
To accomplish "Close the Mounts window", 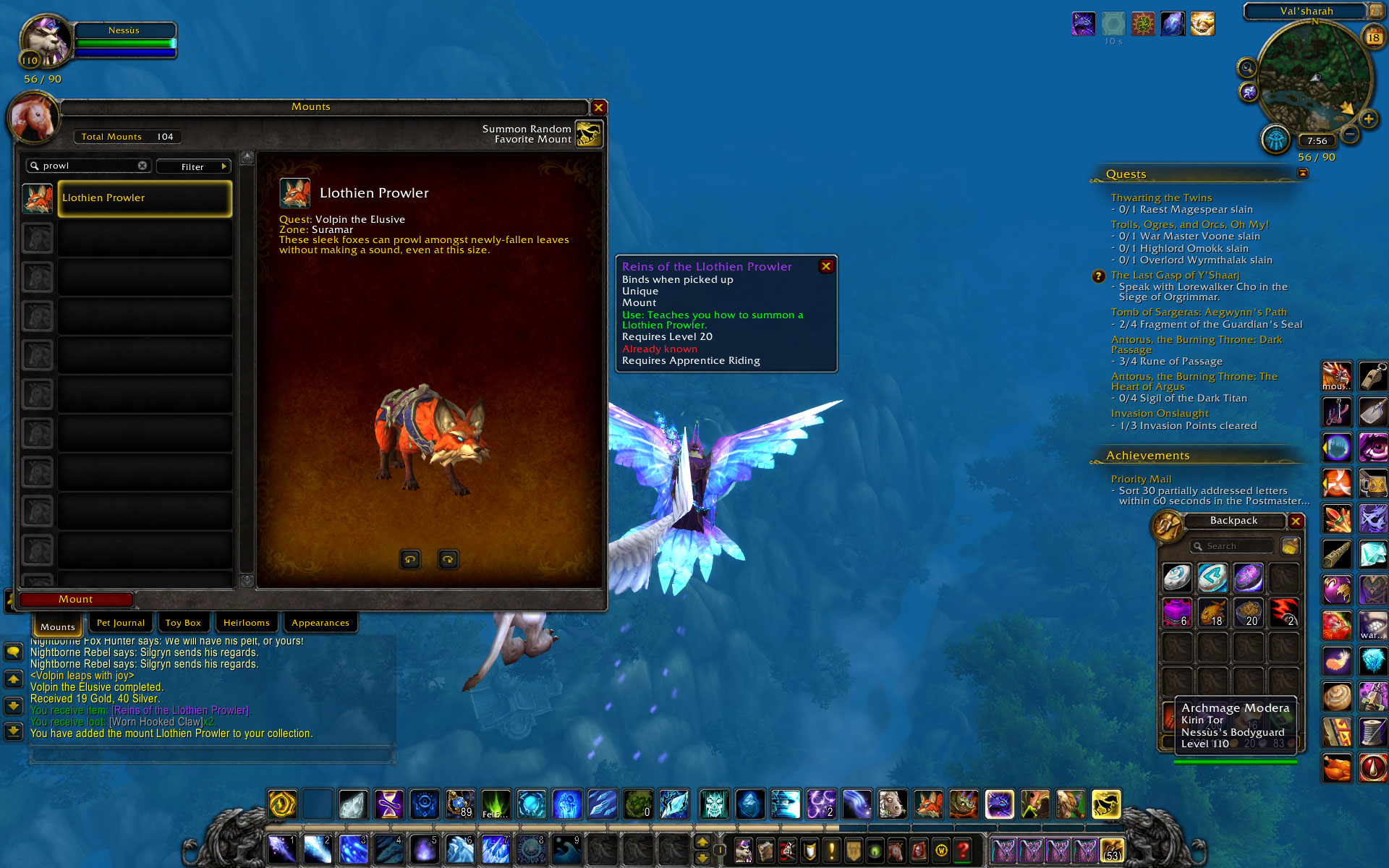I will [x=598, y=108].
